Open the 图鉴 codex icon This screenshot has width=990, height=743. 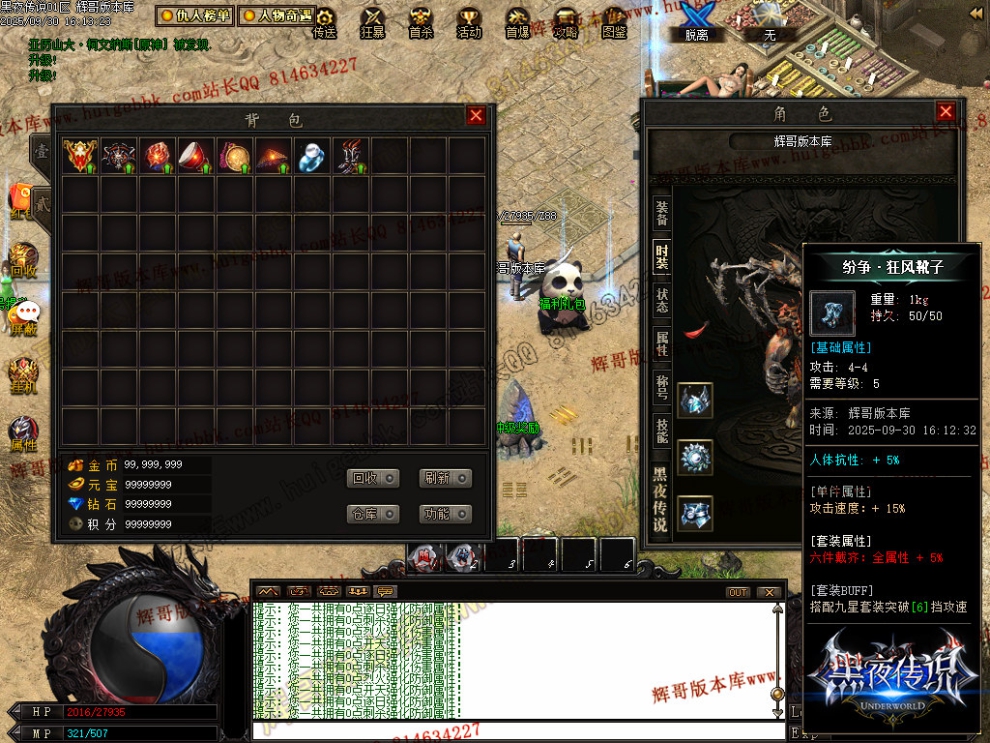click(x=615, y=22)
